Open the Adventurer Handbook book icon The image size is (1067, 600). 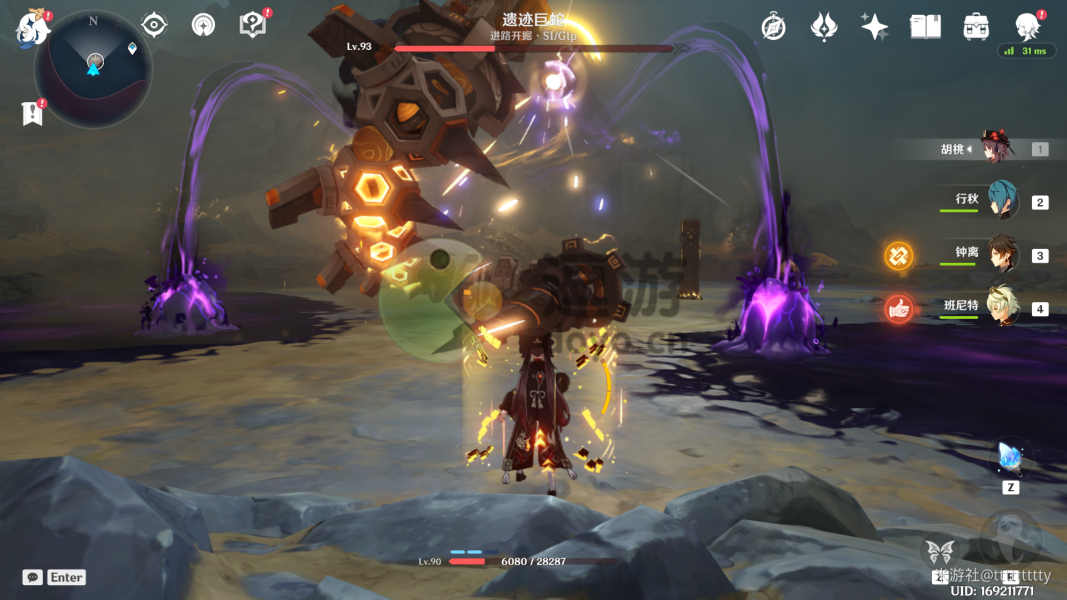(x=925, y=27)
